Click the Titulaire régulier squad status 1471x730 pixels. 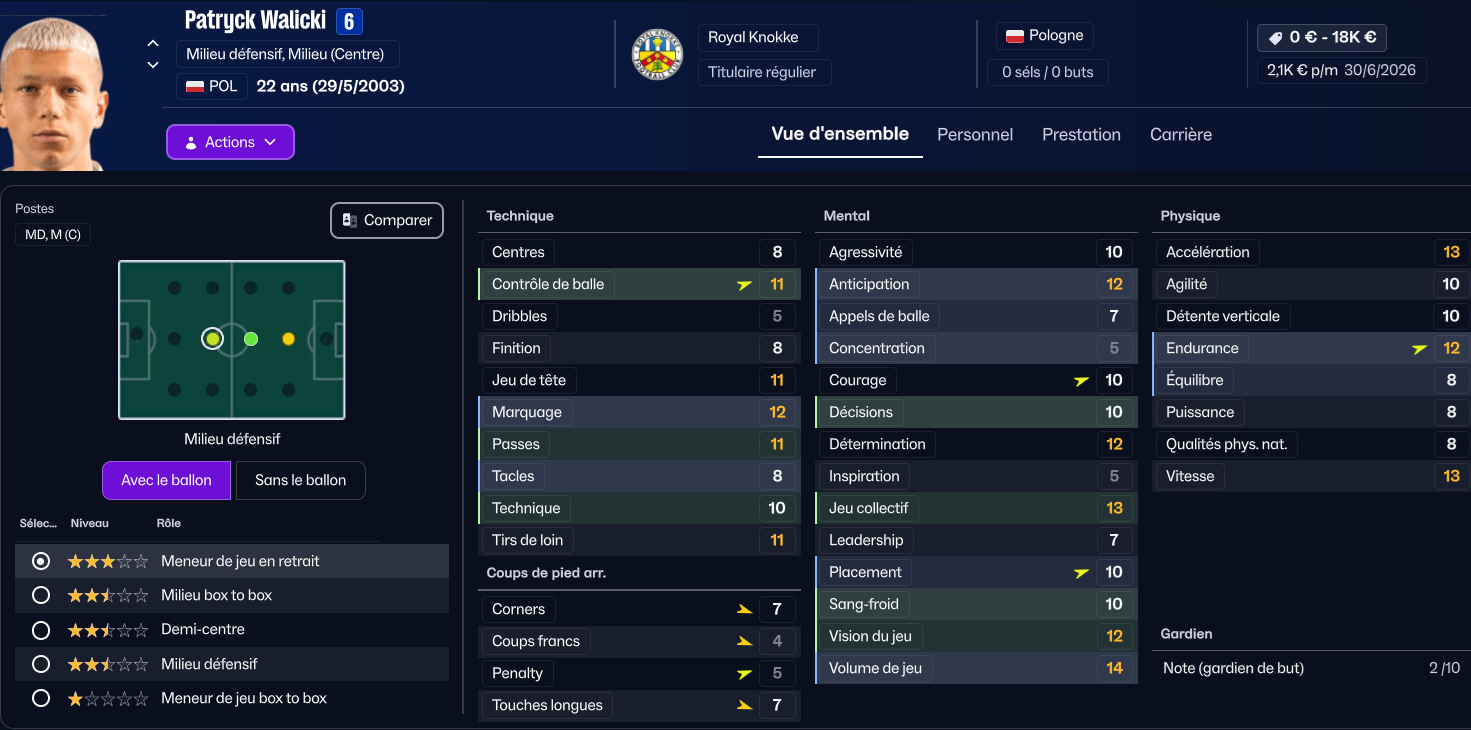pos(762,72)
